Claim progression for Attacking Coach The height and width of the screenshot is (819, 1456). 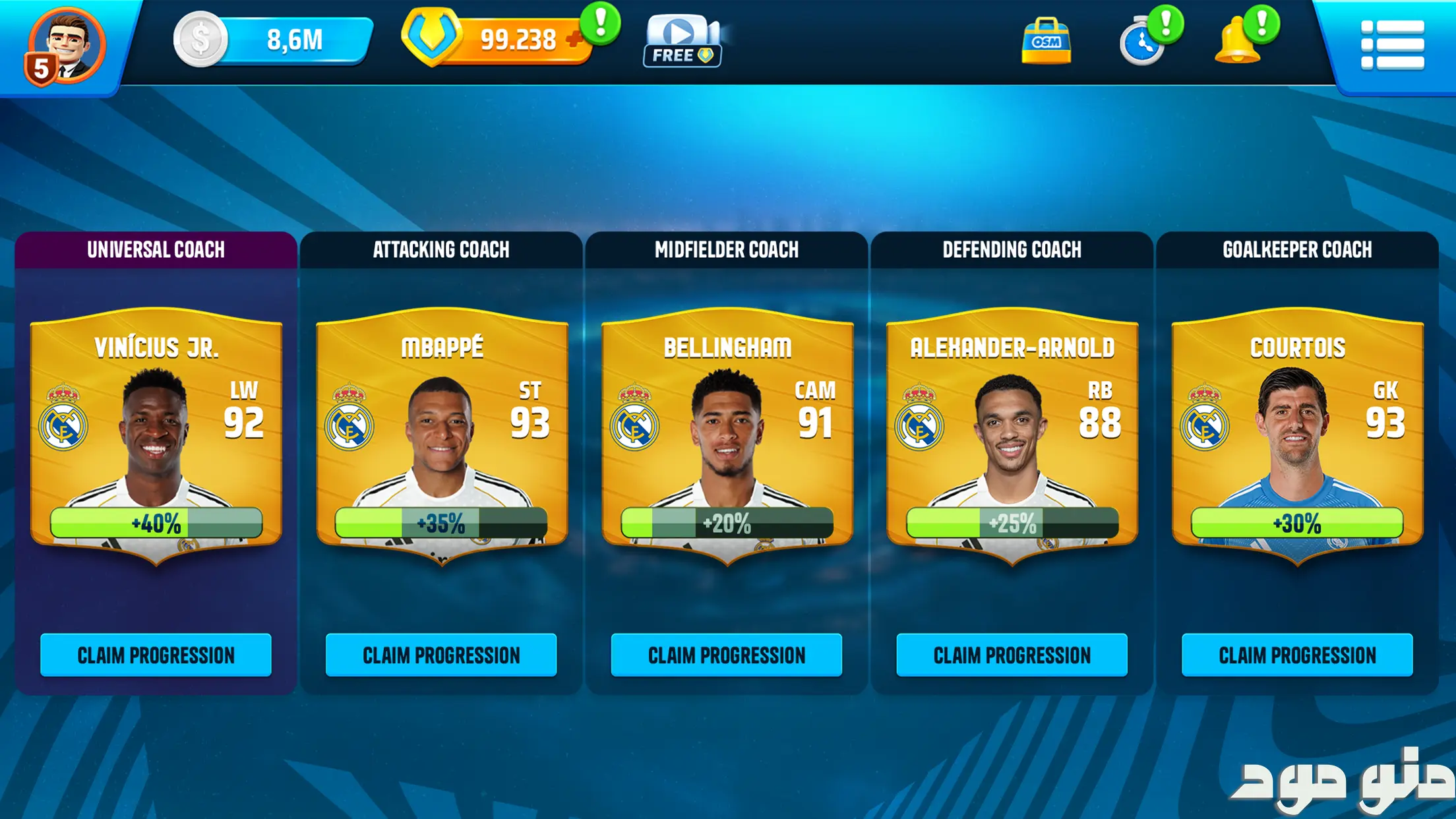(x=441, y=655)
